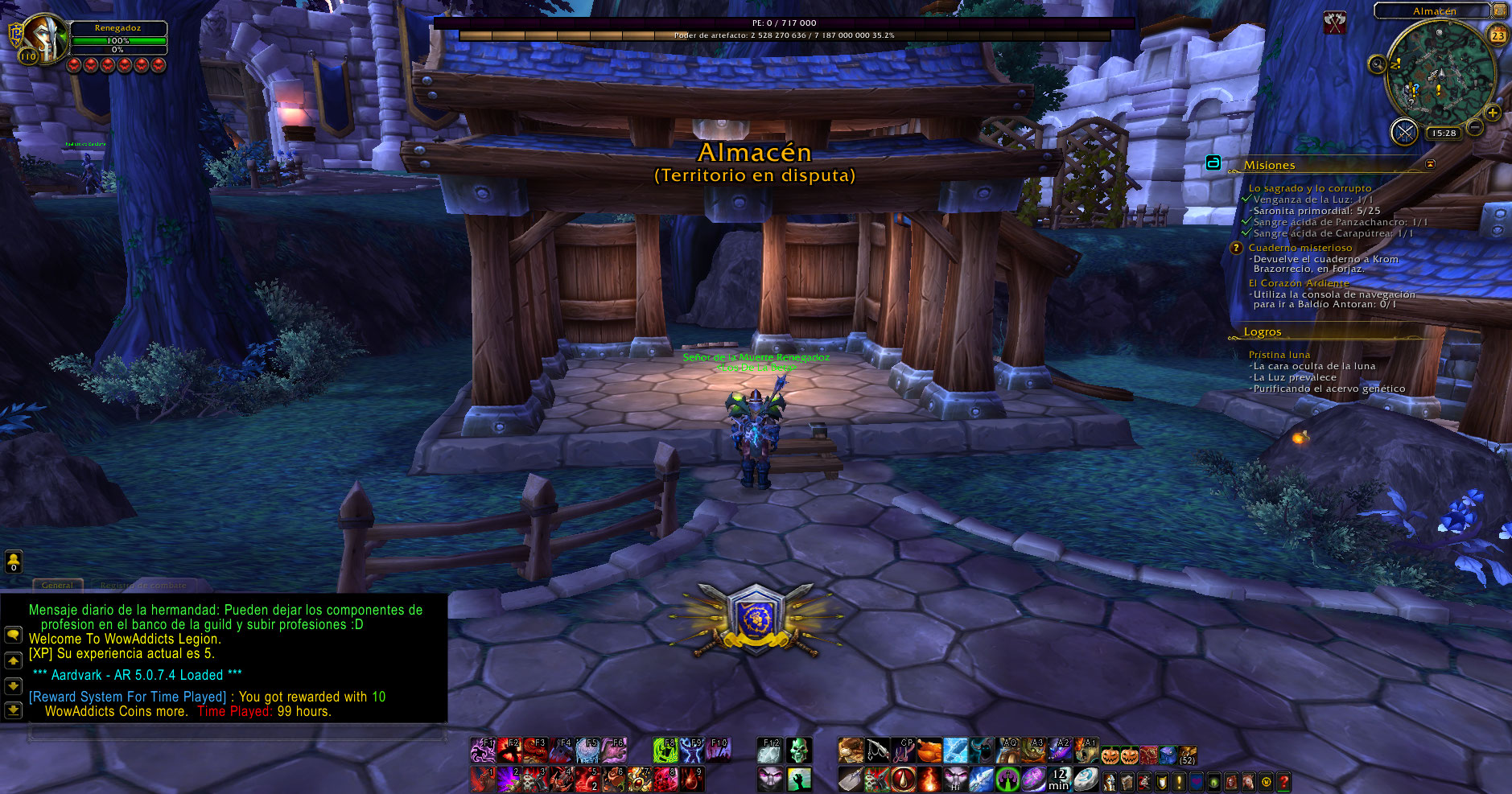This screenshot has width=1512, height=794.
Task: Activate the F8 green rune ability
Action: [x=665, y=751]
